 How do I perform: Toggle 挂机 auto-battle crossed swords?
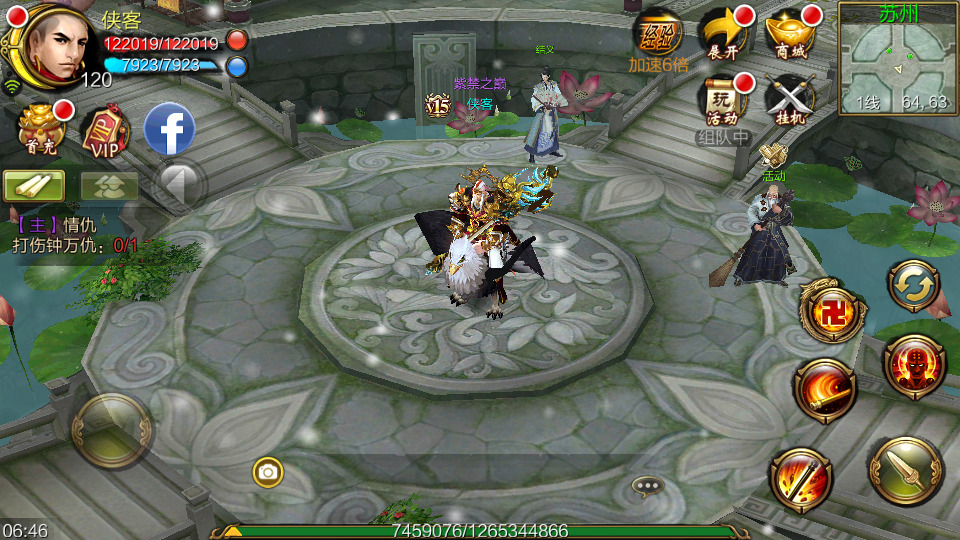[789, 98]
